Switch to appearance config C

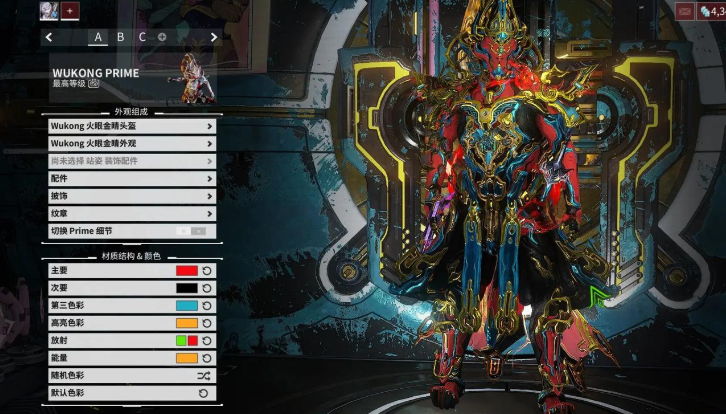pos(142,37)
